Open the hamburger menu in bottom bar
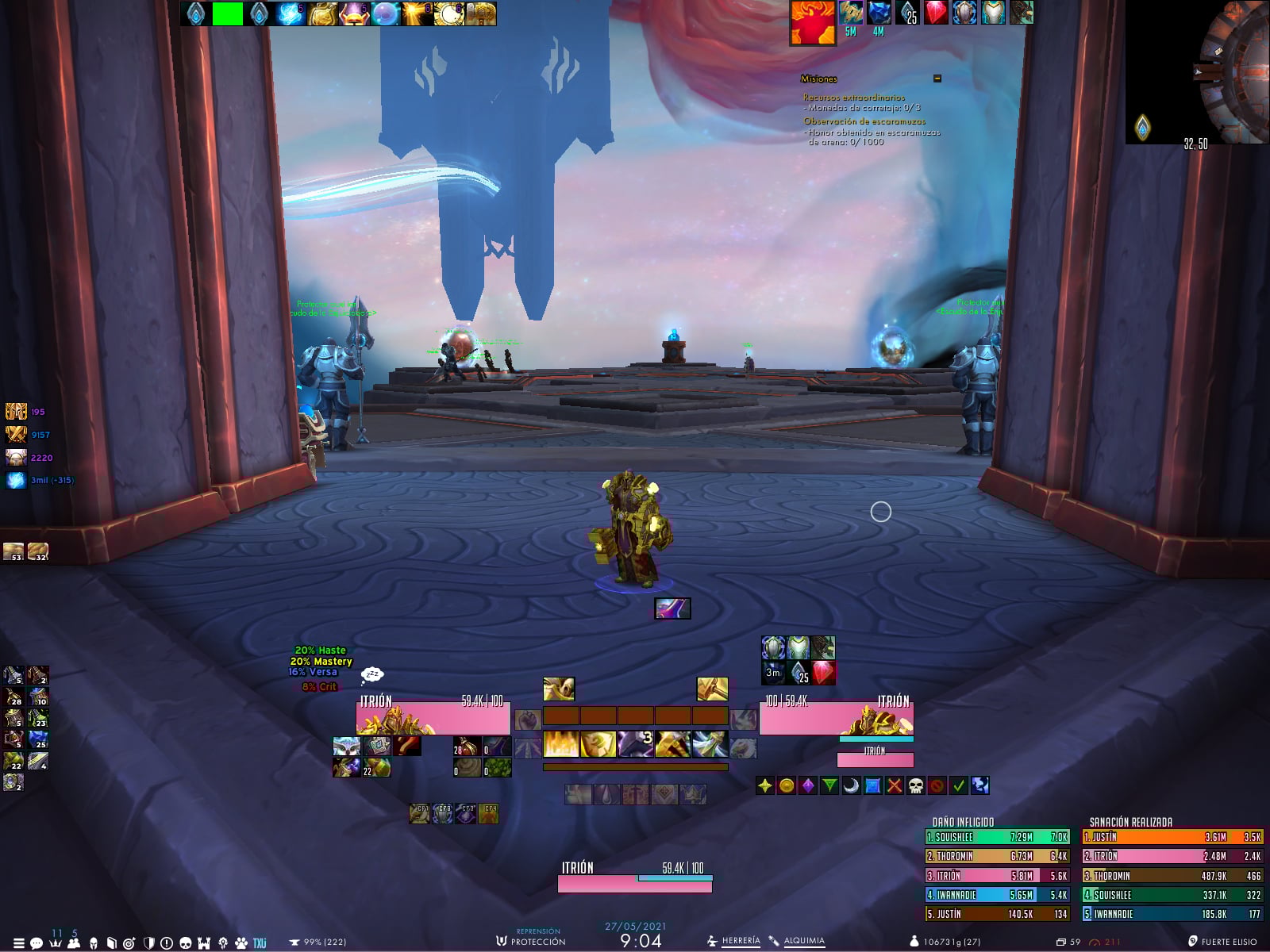 click(18, 943)
